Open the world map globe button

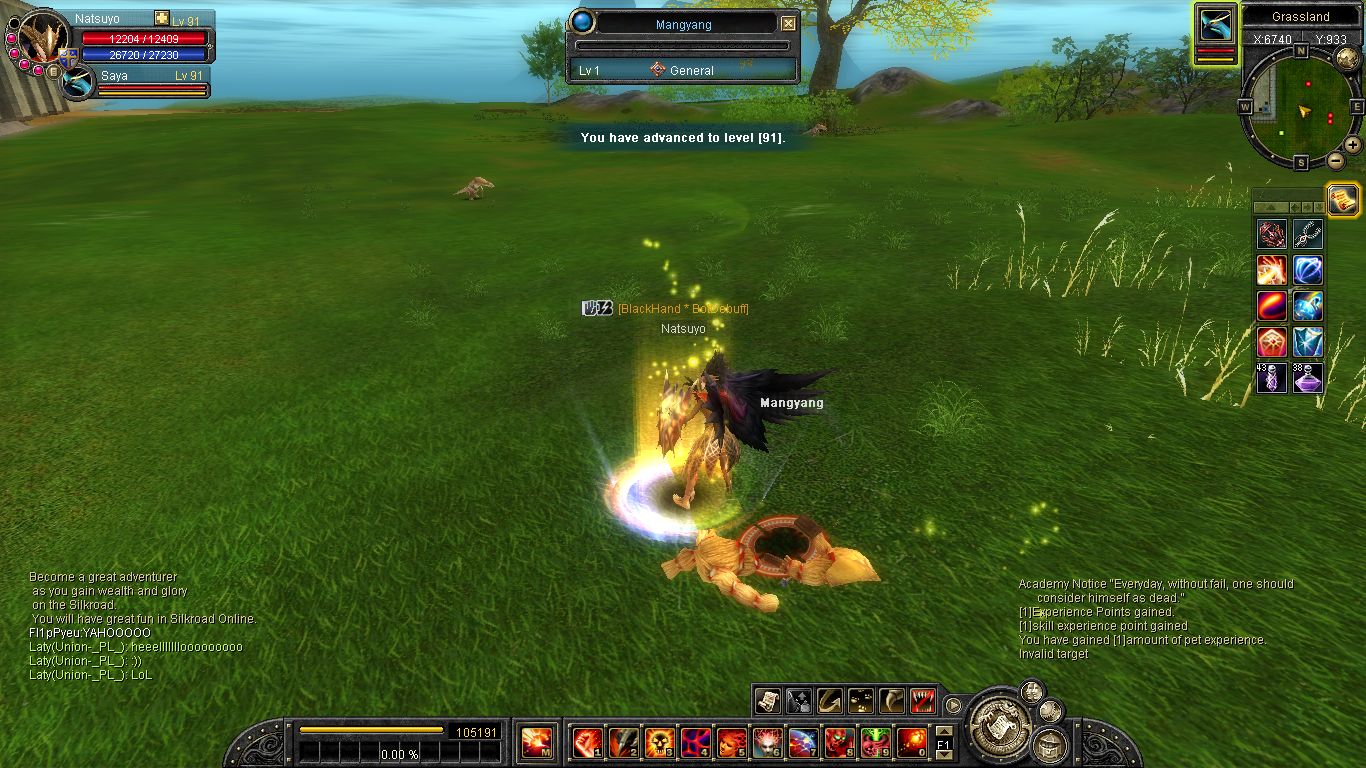pyautogui.click(x=1347, y=58)
